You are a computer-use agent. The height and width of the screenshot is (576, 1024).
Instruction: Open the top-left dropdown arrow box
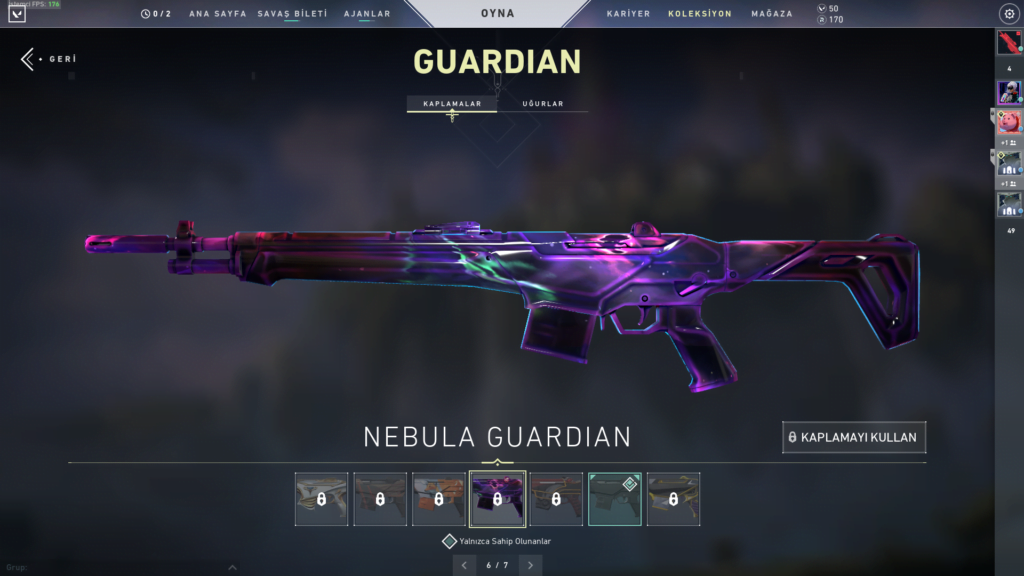(17, 13)
